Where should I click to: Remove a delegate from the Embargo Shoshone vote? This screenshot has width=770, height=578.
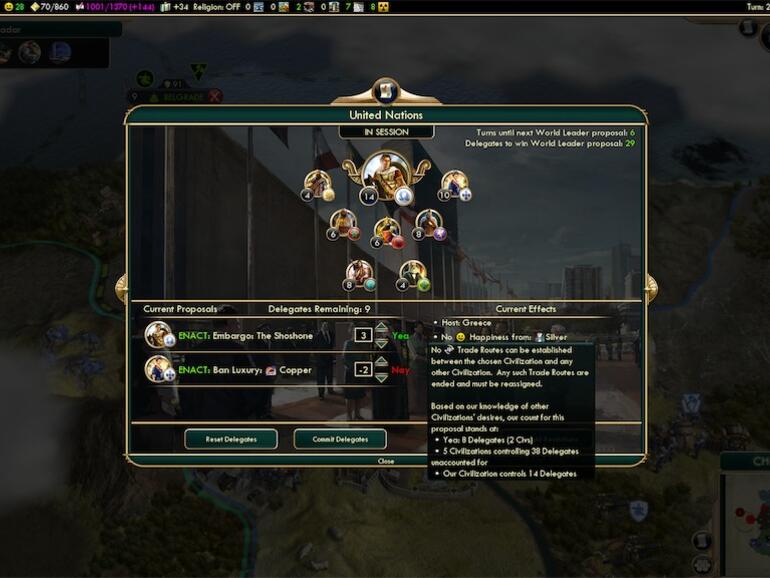381,344
